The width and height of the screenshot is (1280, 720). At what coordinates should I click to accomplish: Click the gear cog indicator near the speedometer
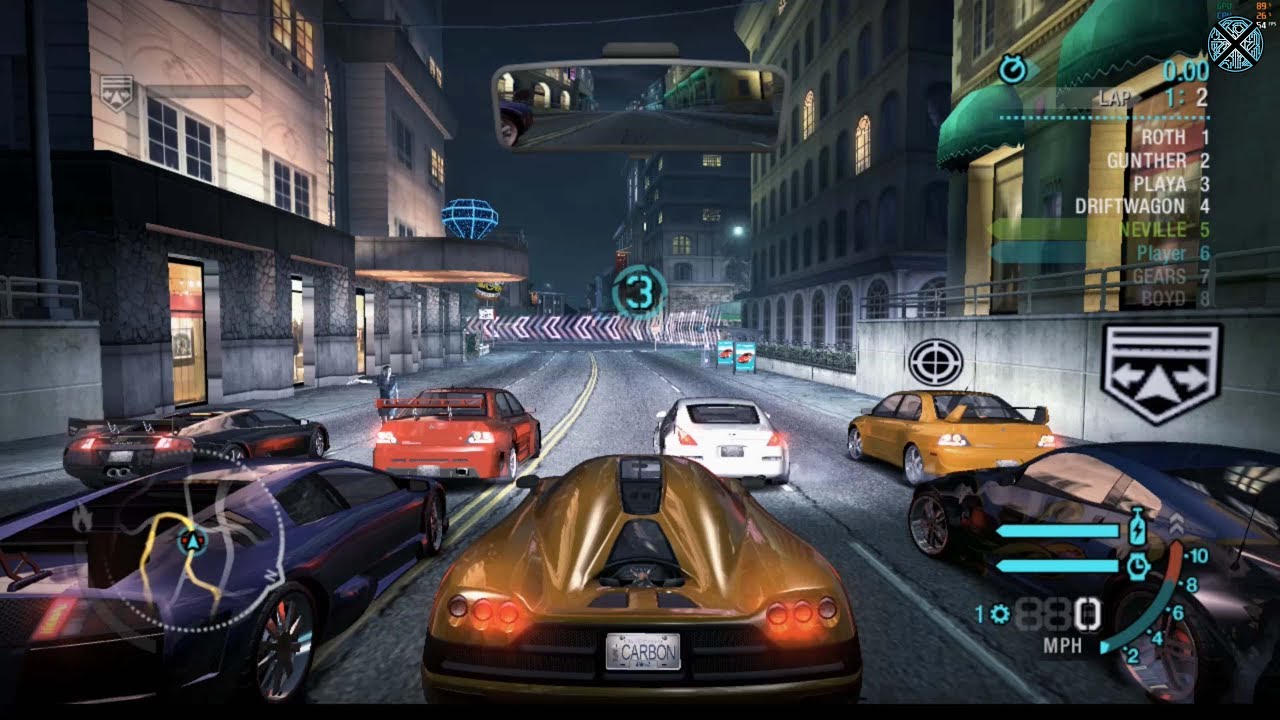click(1000, 613)
